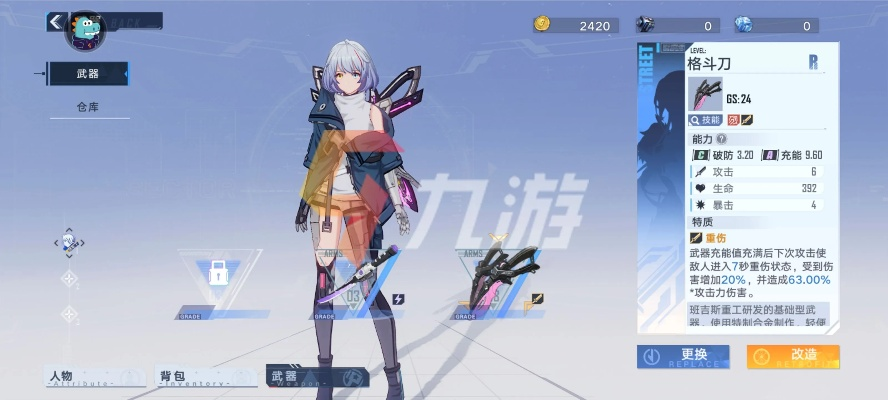
Task: Click the 格斗刀 weapon thumbnail in details panel
Action: (705, 93)
